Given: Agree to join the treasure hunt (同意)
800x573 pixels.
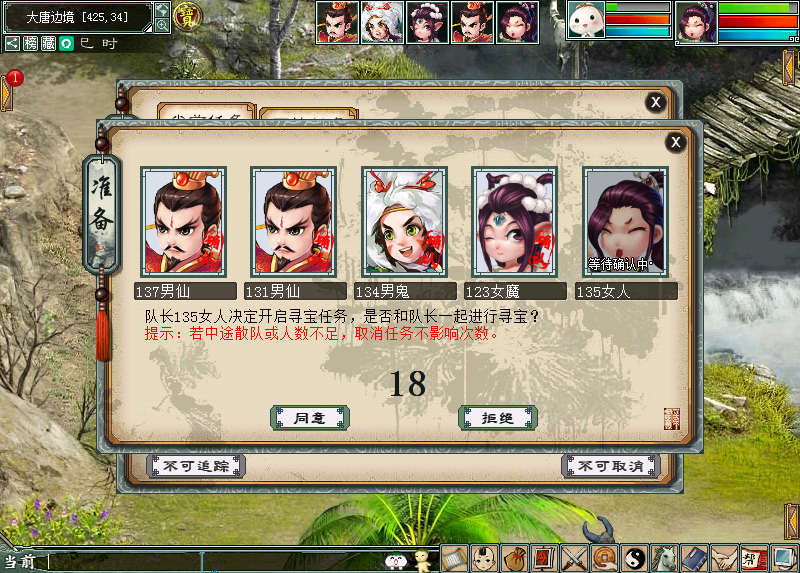Looking at the screenshot, I should tap(310, 417).
